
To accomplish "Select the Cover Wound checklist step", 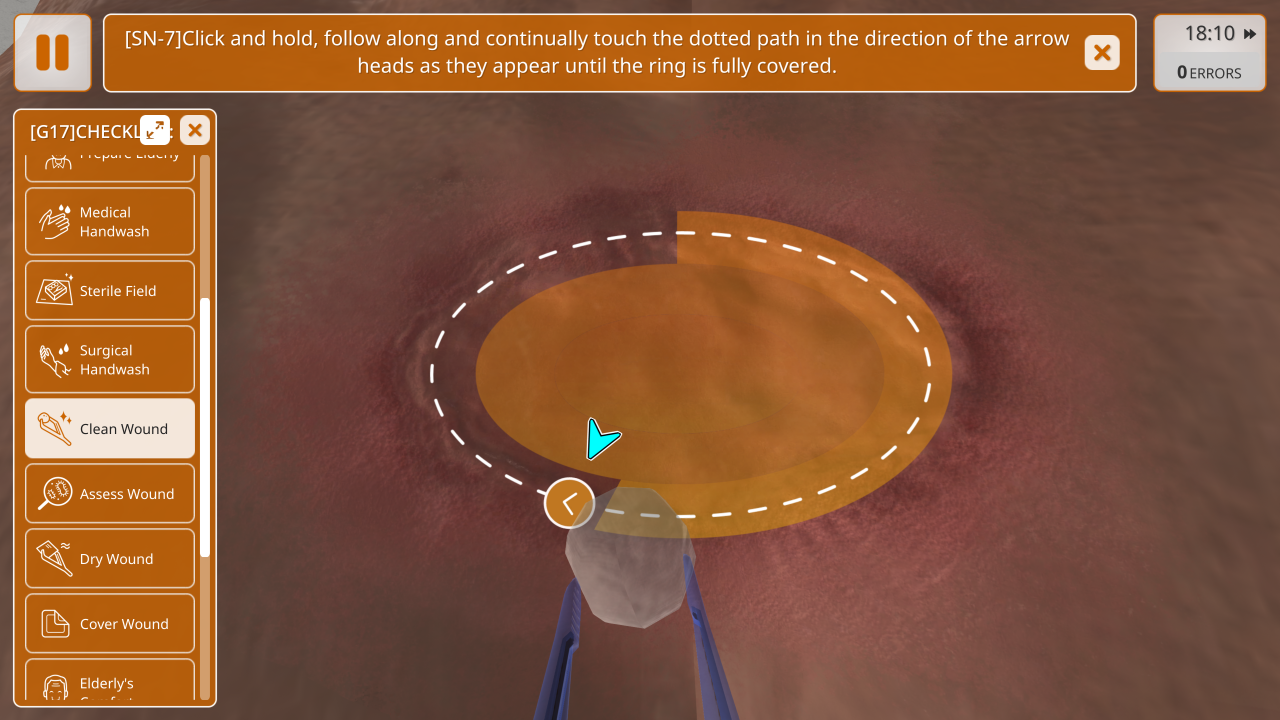I will click(110, 624).
